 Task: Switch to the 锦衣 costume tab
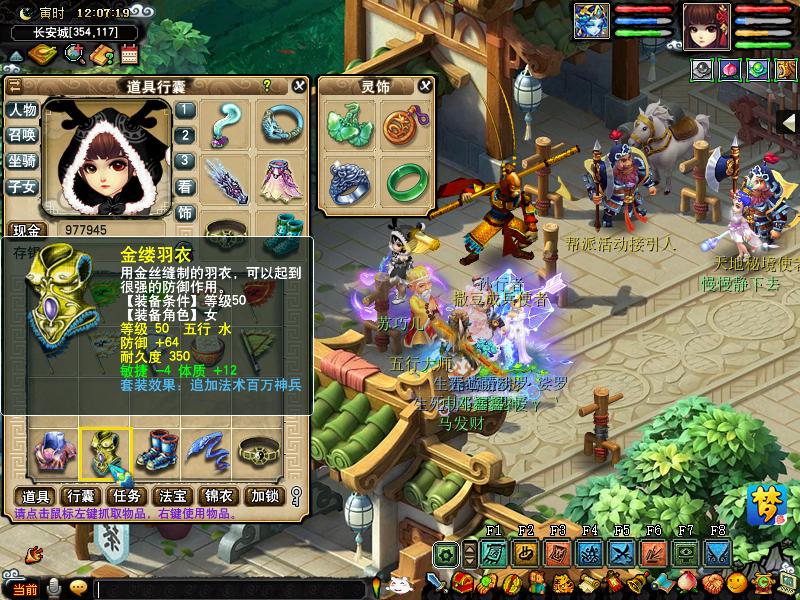218,496
